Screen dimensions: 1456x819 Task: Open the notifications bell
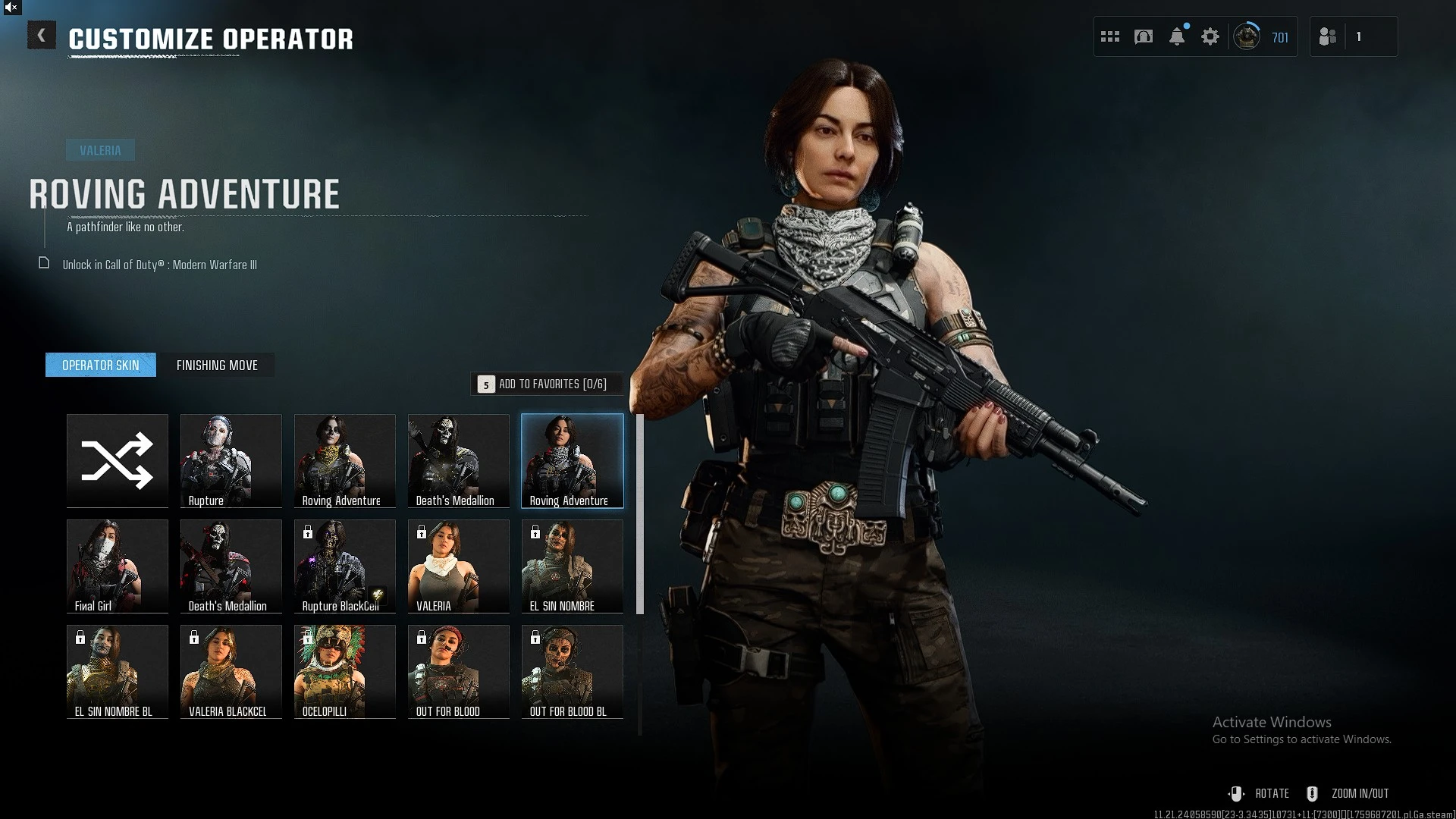(1177, 36)
